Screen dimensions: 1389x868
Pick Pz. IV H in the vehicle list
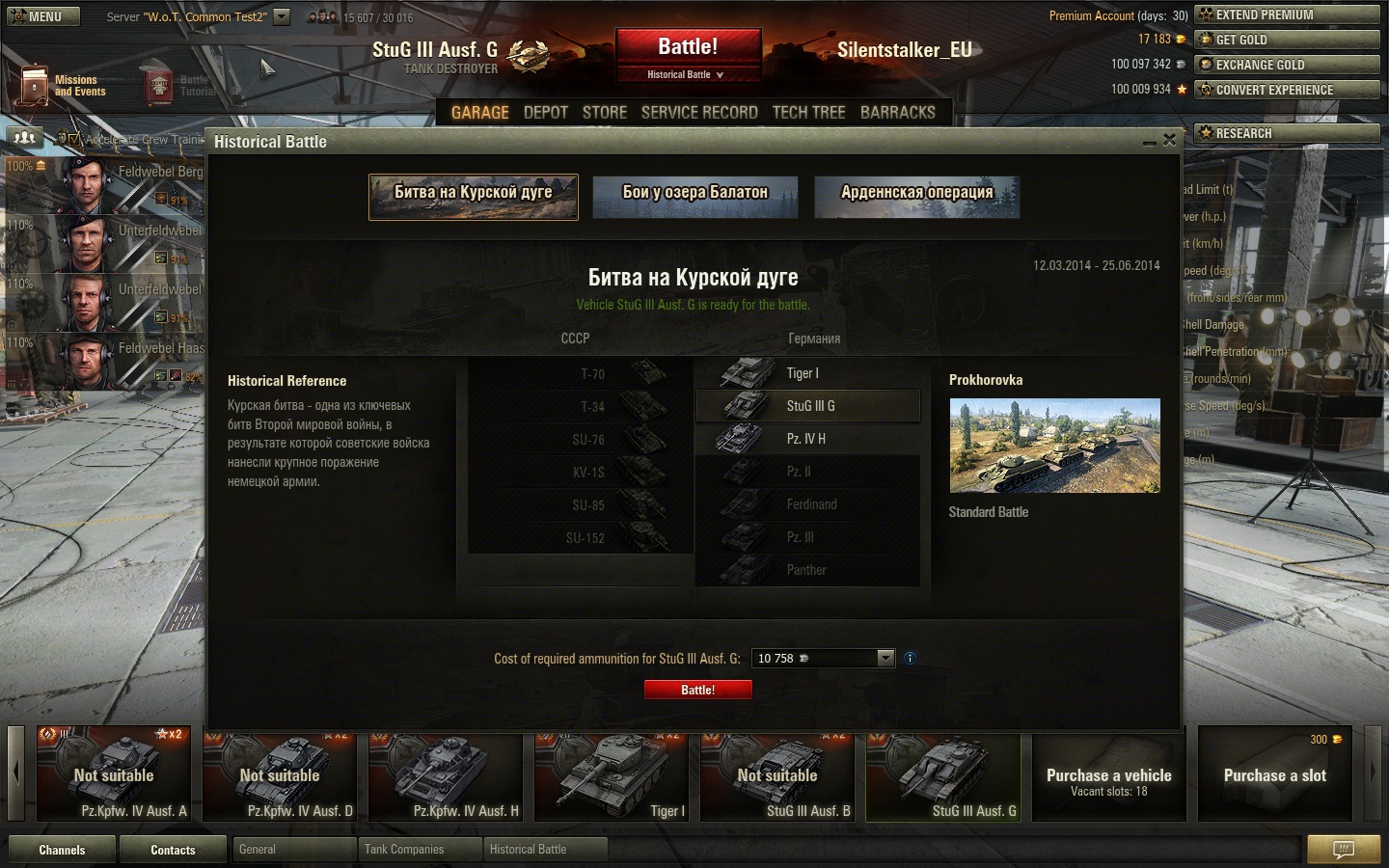click(807, 439)
